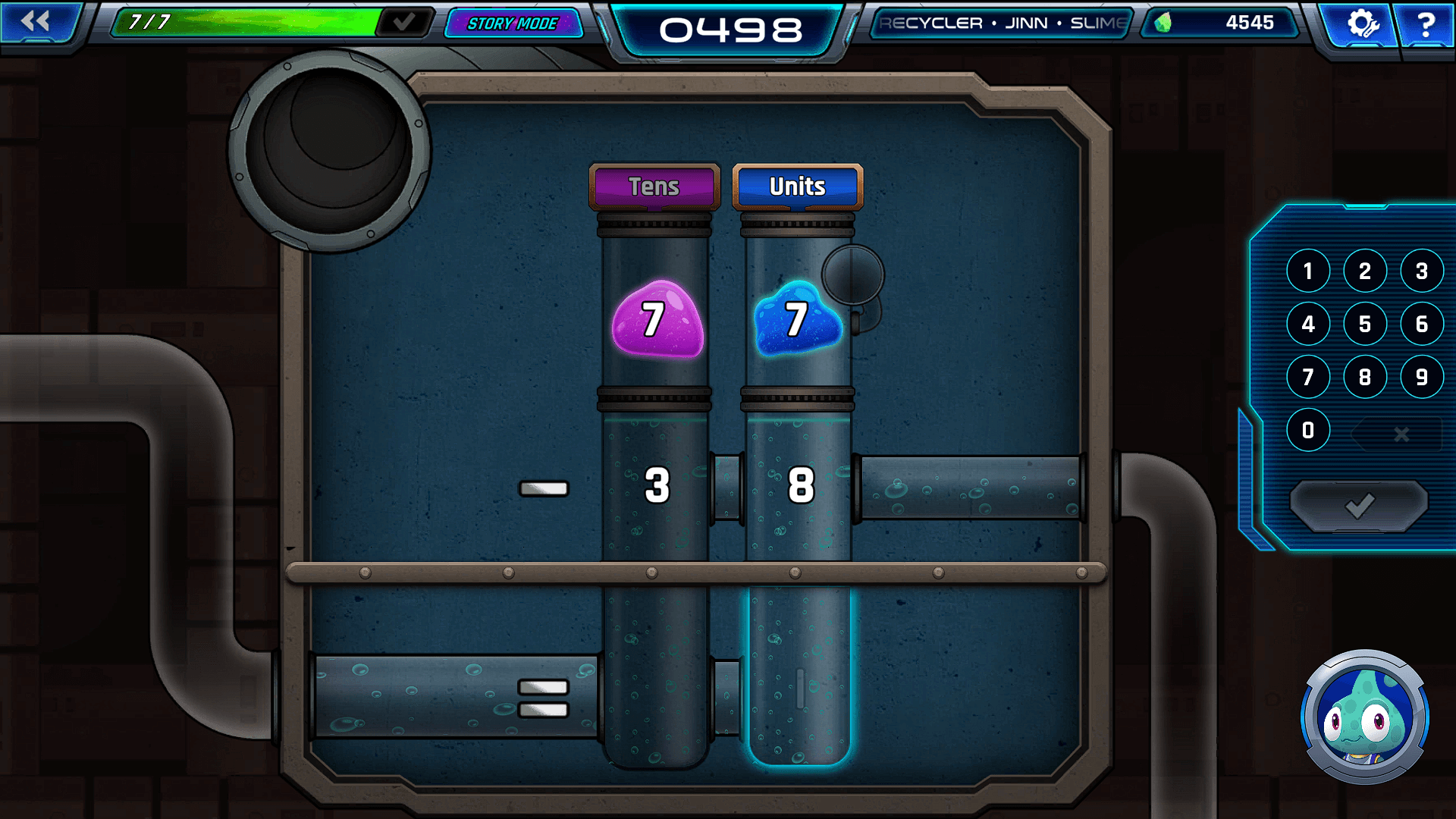
Task: Pick the number 7 key
Action: tap(1308, 377)
